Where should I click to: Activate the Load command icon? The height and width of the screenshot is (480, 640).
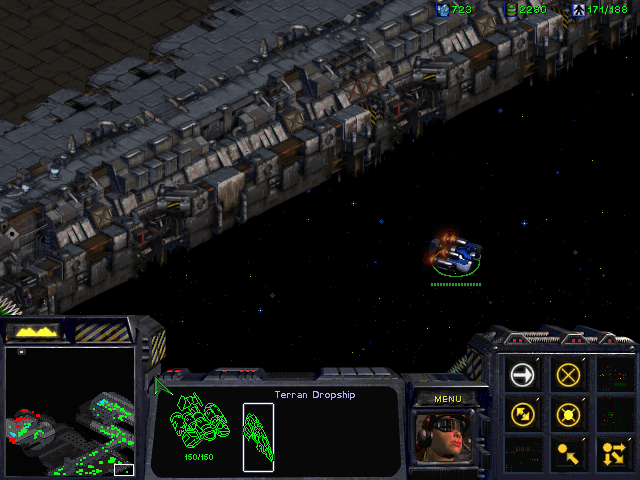(569, 453)
